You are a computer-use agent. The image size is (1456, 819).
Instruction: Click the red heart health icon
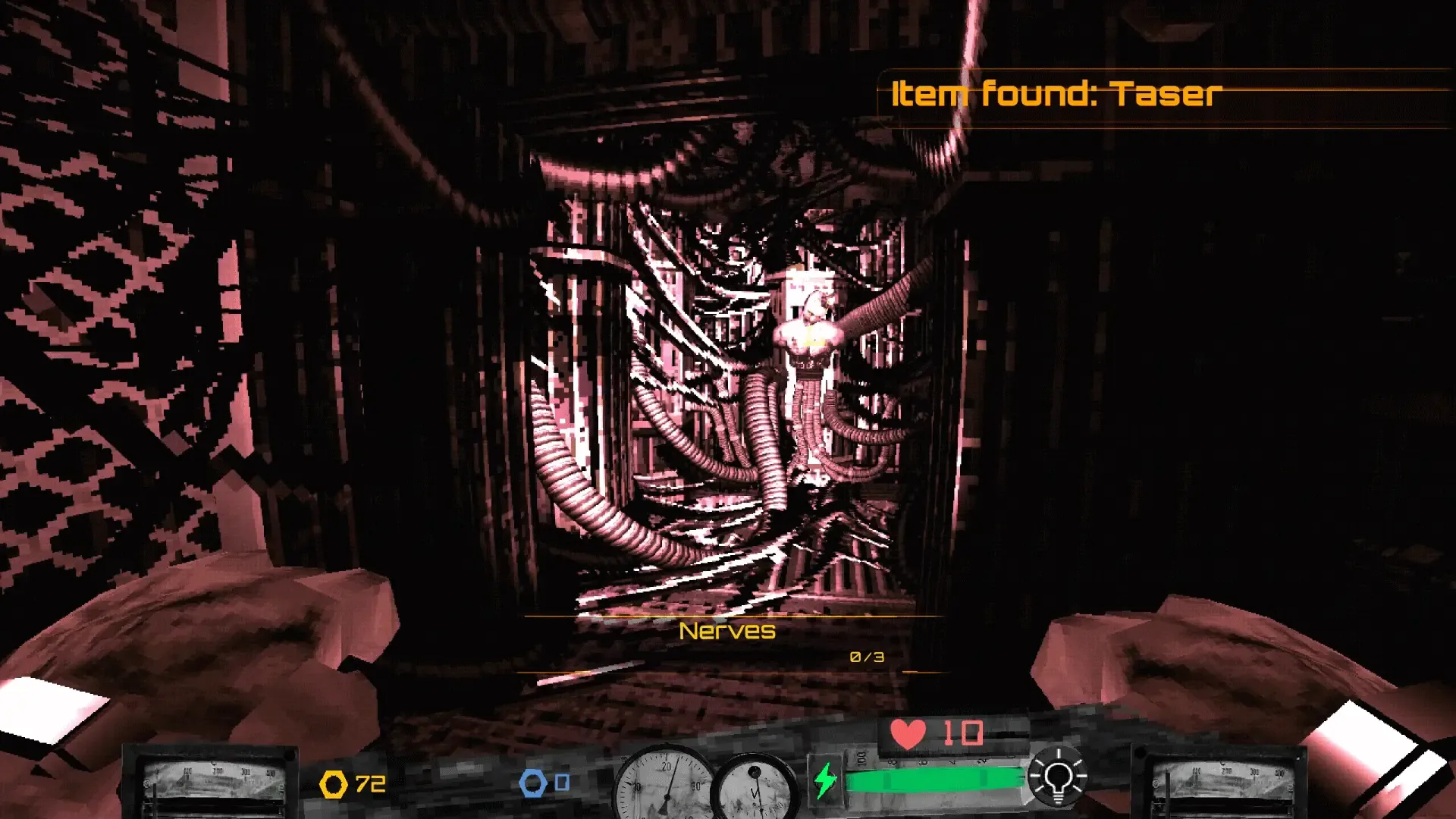click(908, 734)
